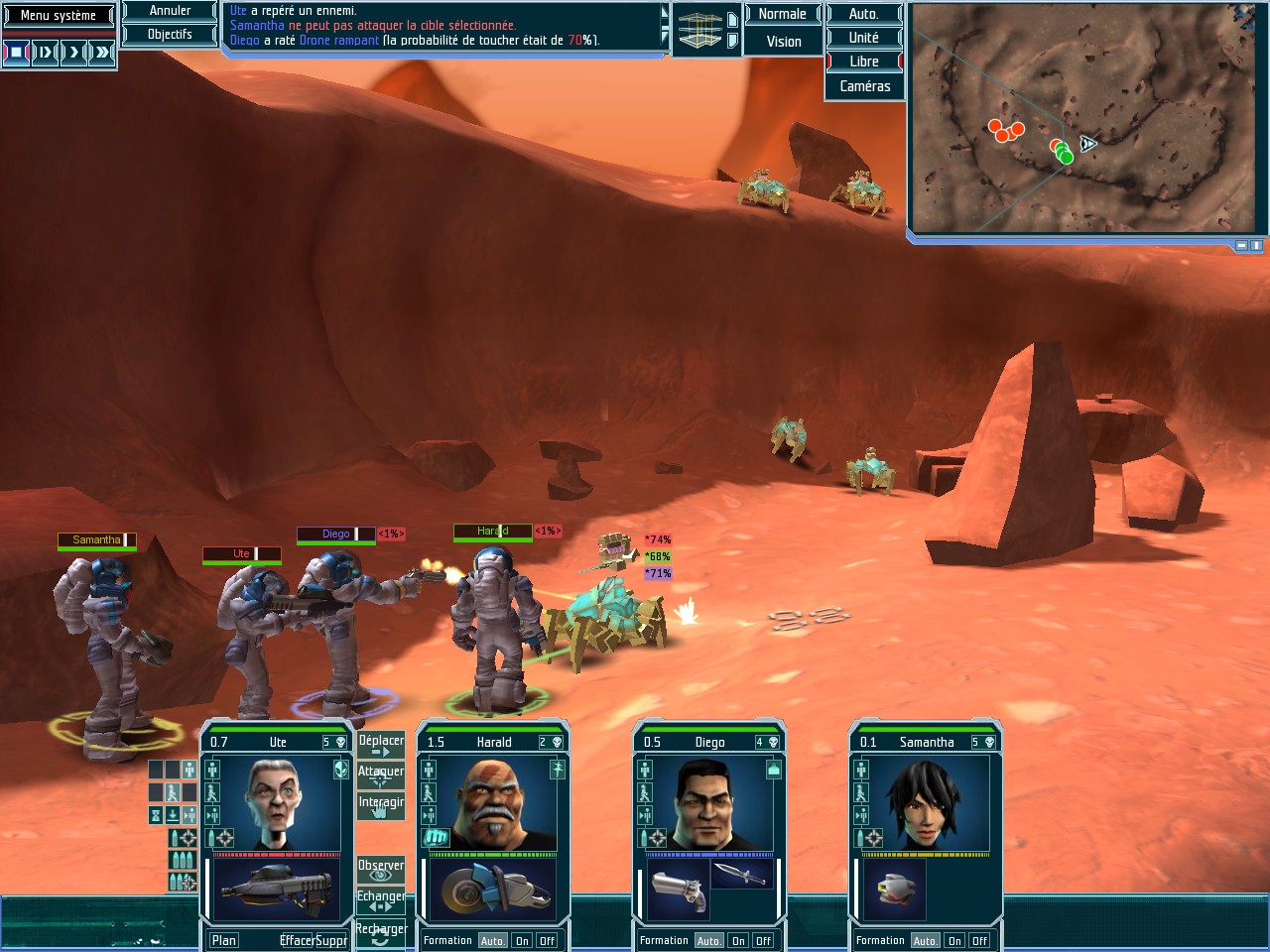1270x952 pixels.
Task: Show mission Objectifs
Action: tap(170, 35)
